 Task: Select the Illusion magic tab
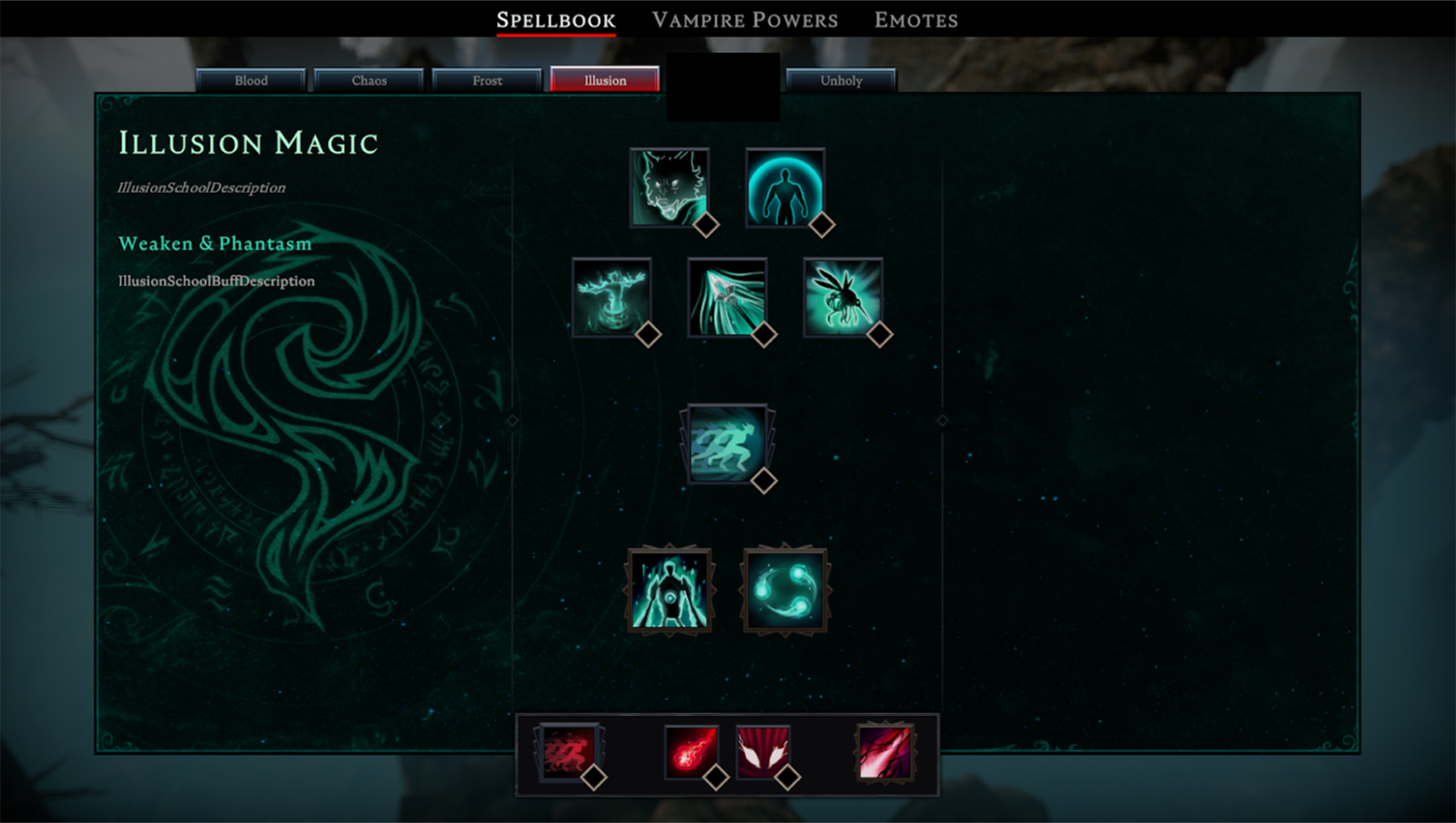click(605, 80)
